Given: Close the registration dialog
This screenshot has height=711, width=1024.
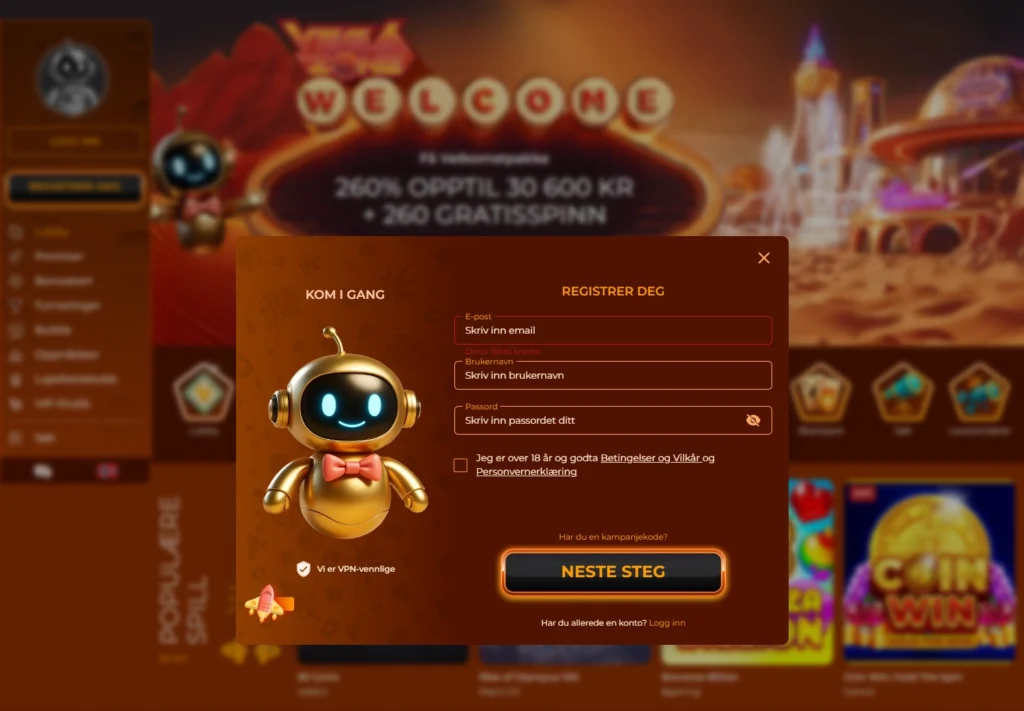Looking at the screenshot, I should pyautogui.click(x=764, y=258).
